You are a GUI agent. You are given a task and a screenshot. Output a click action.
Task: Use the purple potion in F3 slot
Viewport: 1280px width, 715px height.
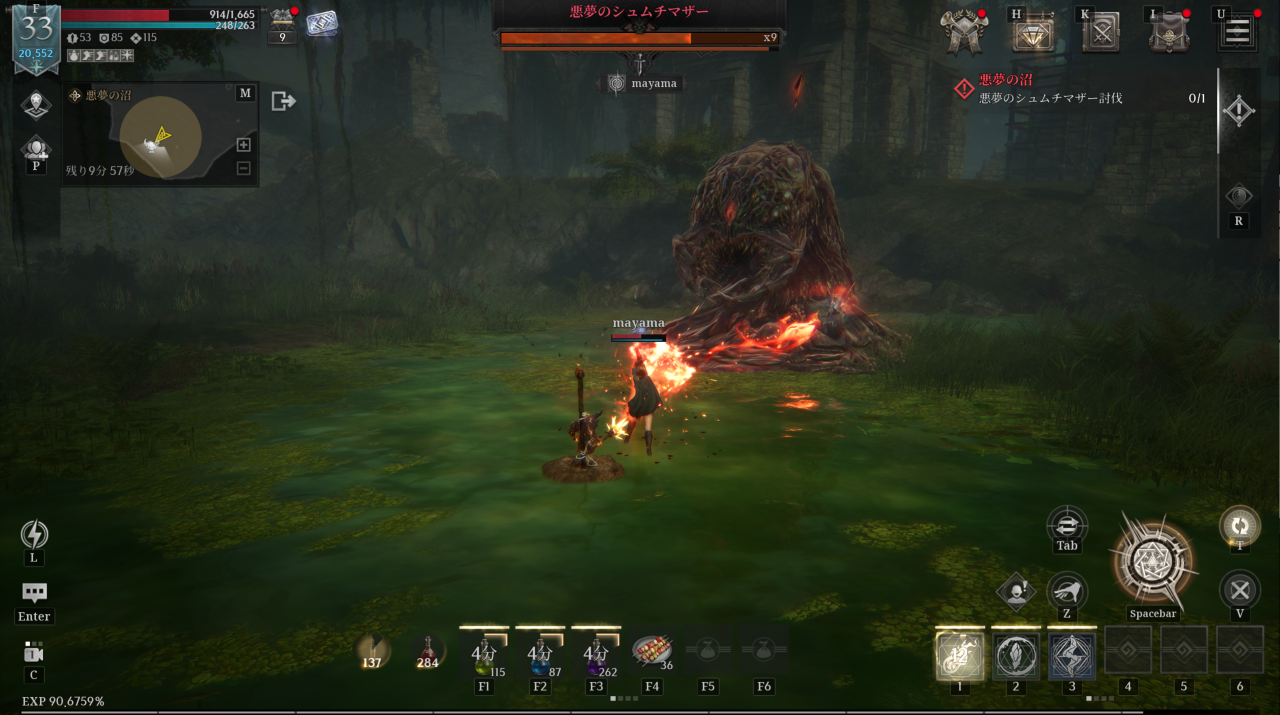click(x=596, y=655)
